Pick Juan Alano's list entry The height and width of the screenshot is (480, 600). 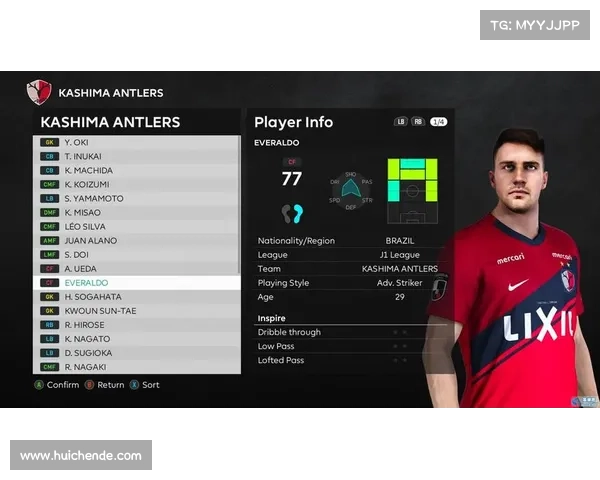(135, 240)
